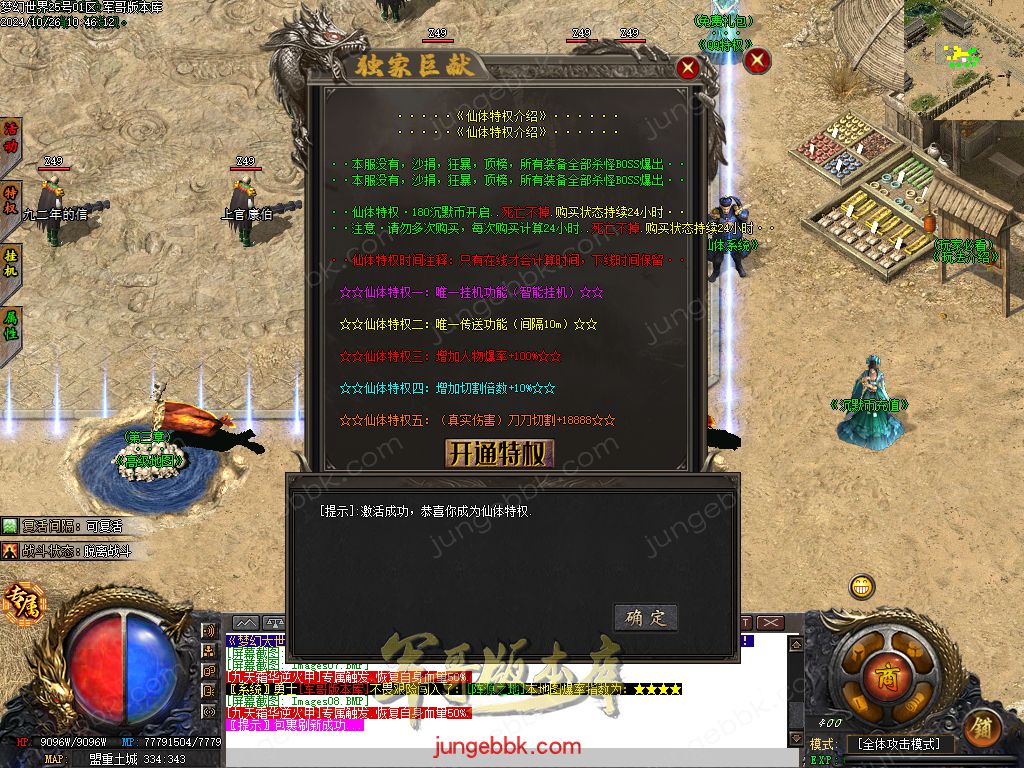The height and width of the screenshot is (768, 1024).
Task: Close the panel behind with the outer red X
Action: [758, 61]
